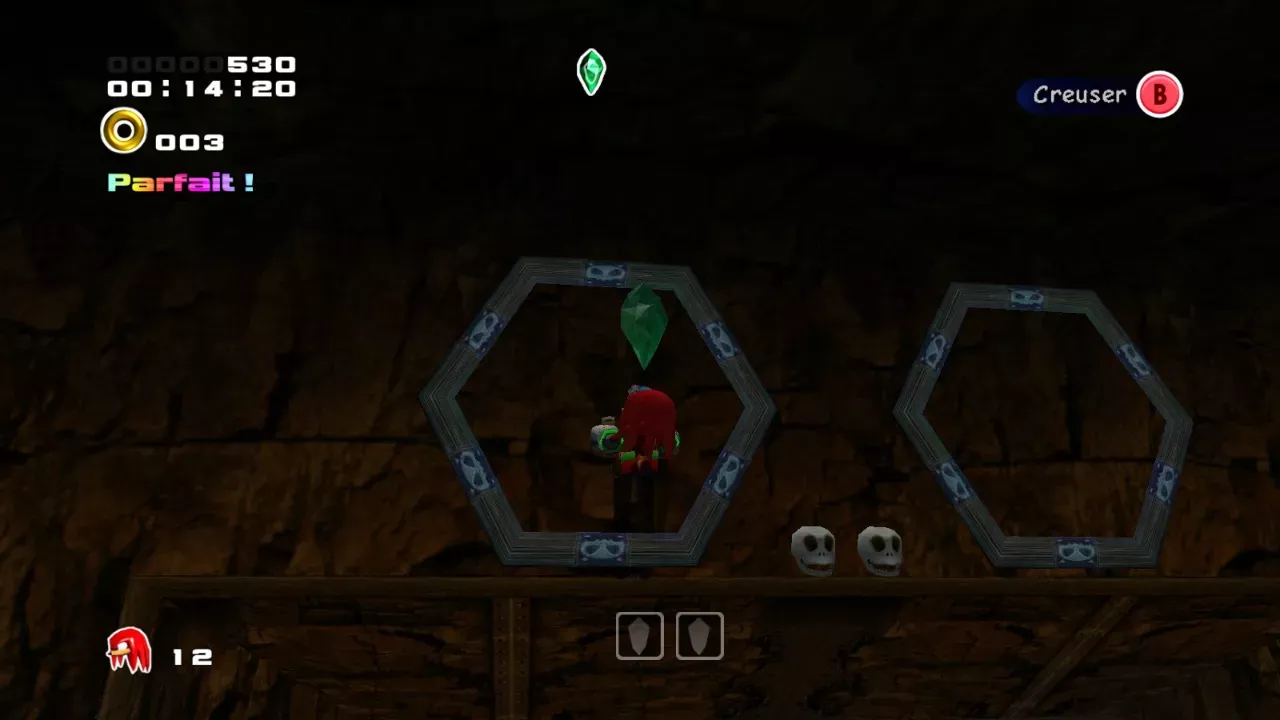
Task: Select the green Master Emerald shard
Action: [x=645, y=330]
